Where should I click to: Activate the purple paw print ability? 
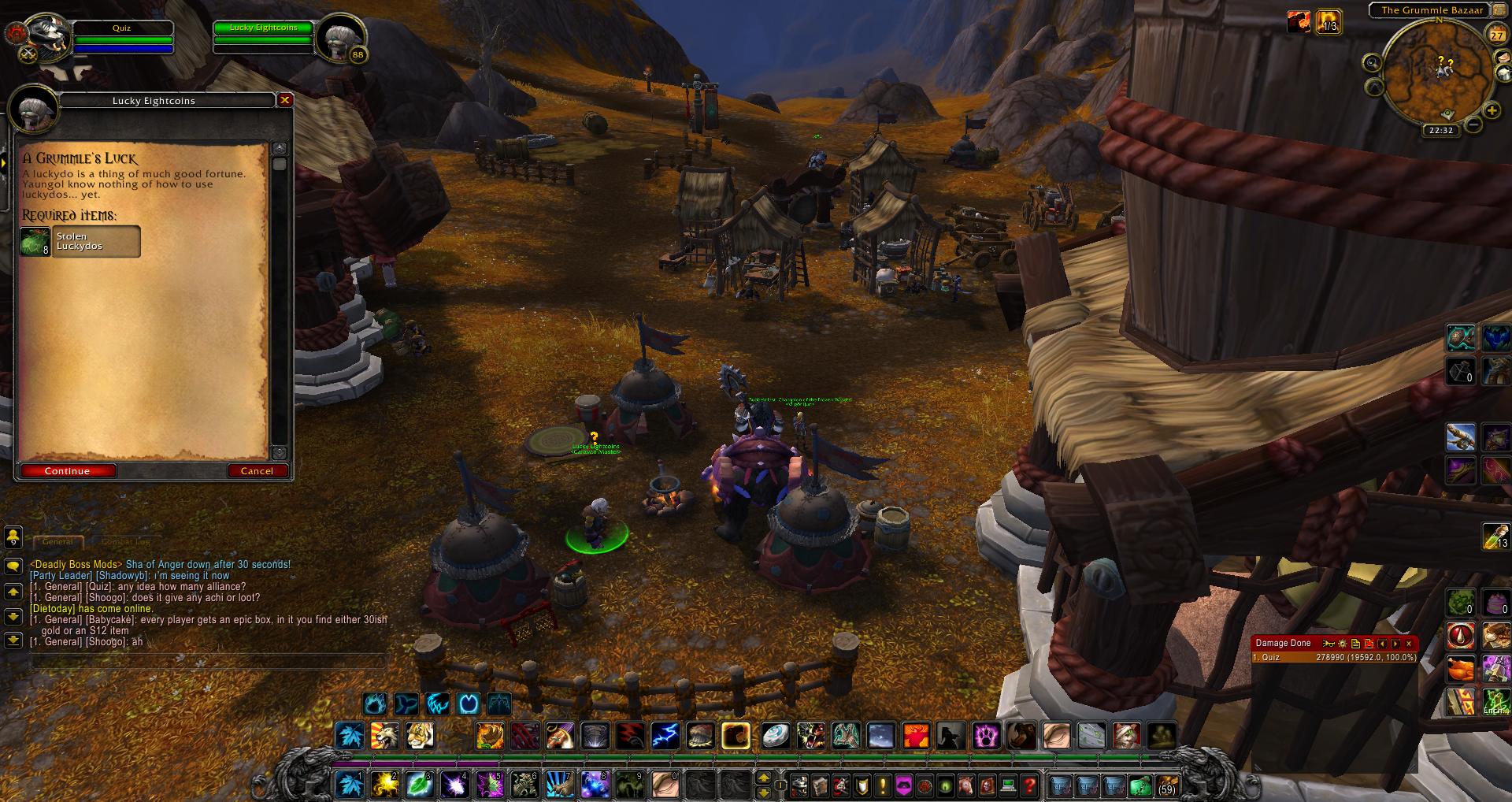988,736
